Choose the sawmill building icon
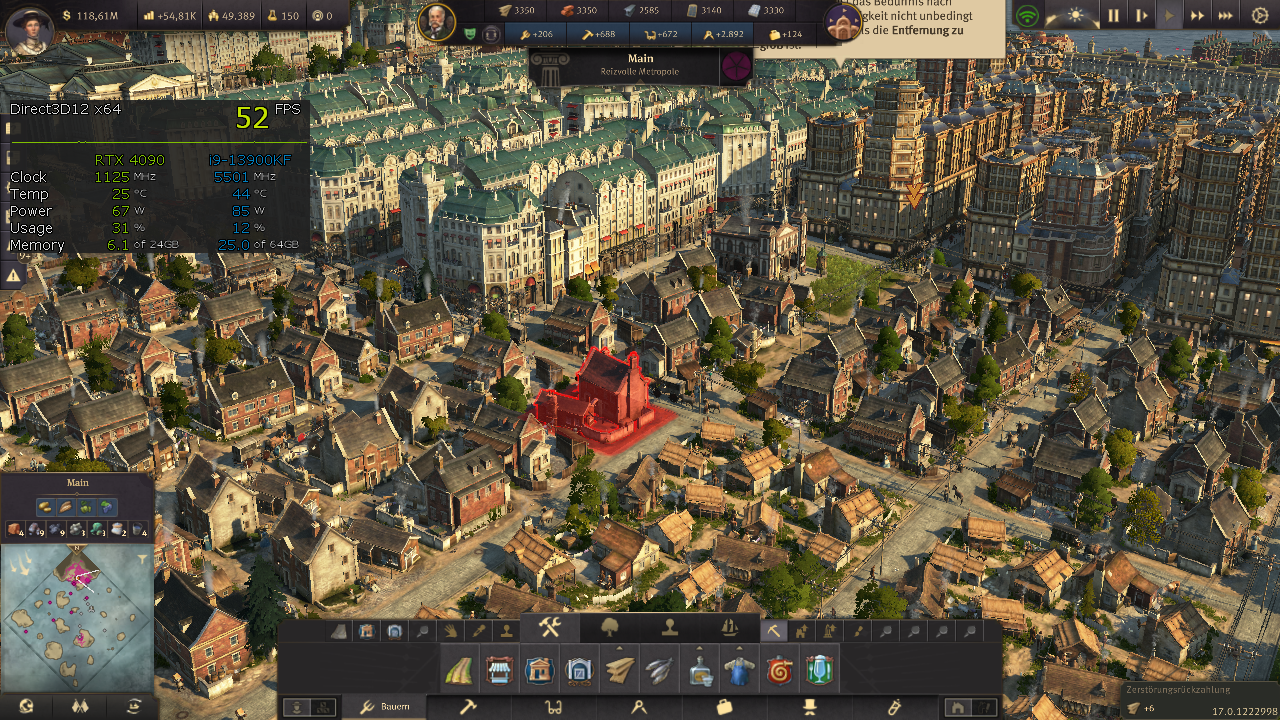The image size is (1280, 720). click(619, 670)
